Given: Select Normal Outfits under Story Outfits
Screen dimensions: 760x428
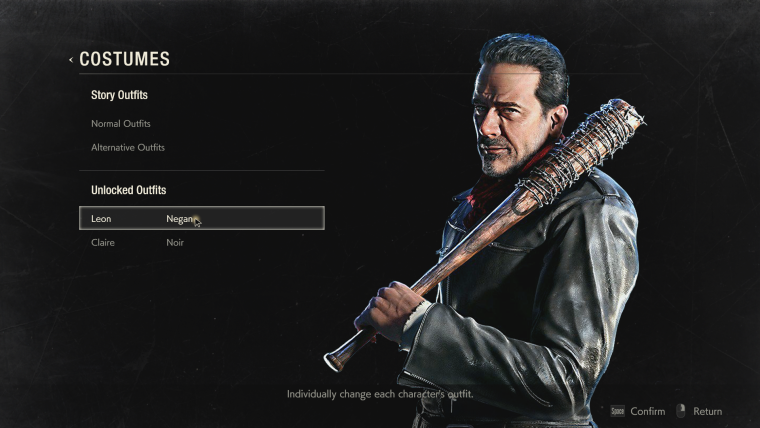Looking at the screenshot, I should pos(121,124).
